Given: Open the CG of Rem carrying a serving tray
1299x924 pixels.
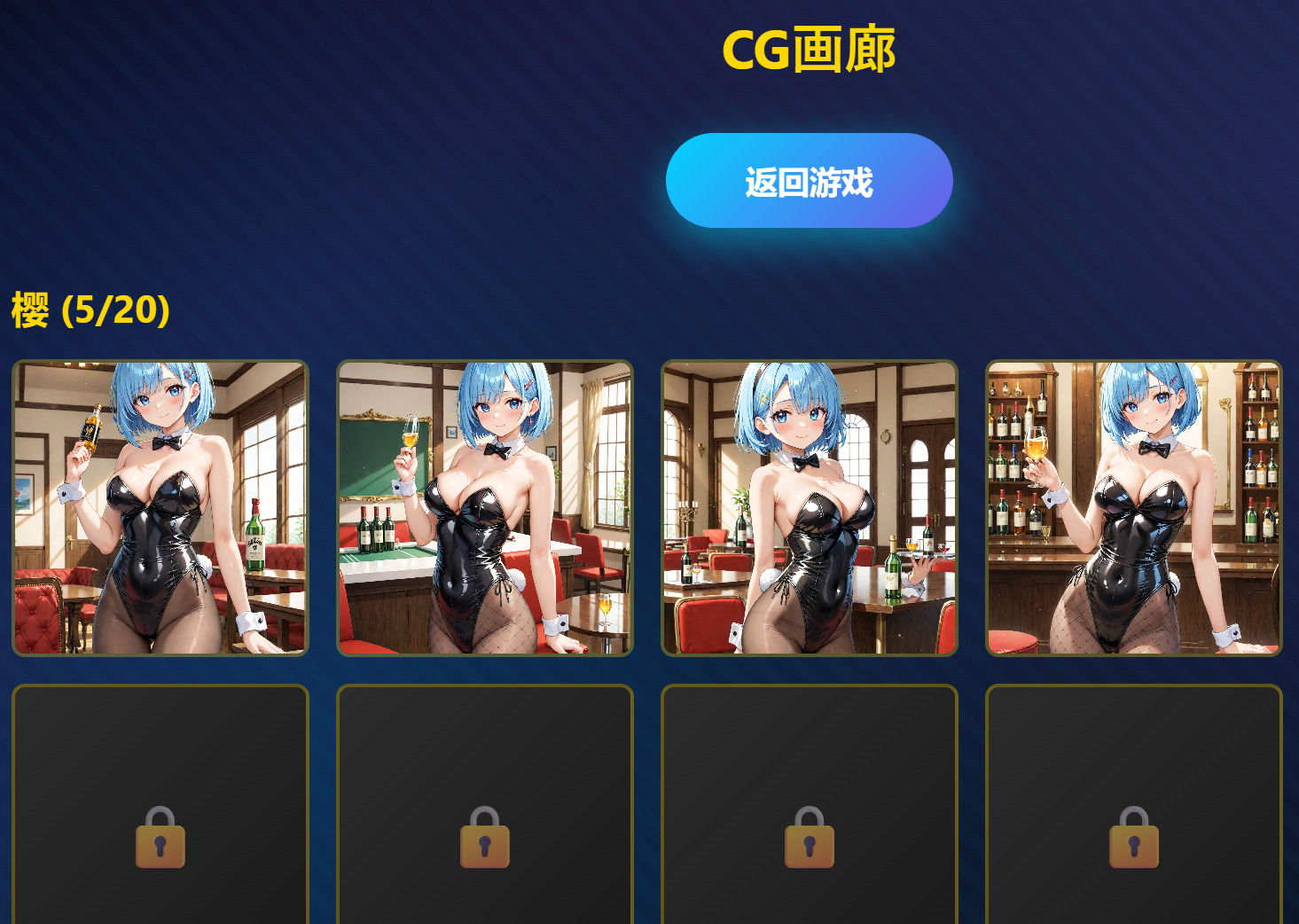Looking at the screenshot, I should coord(809,507).
